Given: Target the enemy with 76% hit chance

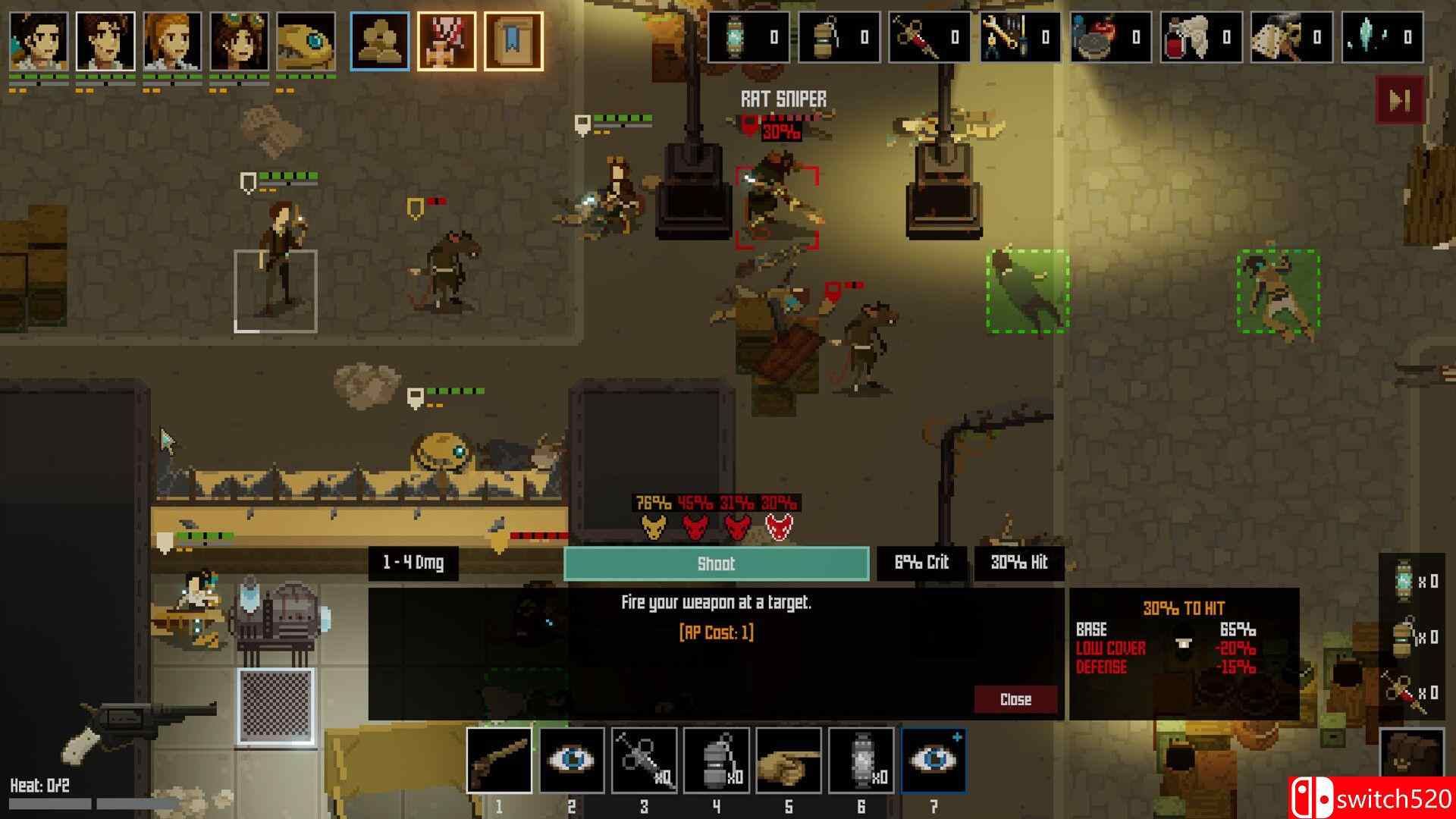Looking at the screenshot, I should pos(654,526).
